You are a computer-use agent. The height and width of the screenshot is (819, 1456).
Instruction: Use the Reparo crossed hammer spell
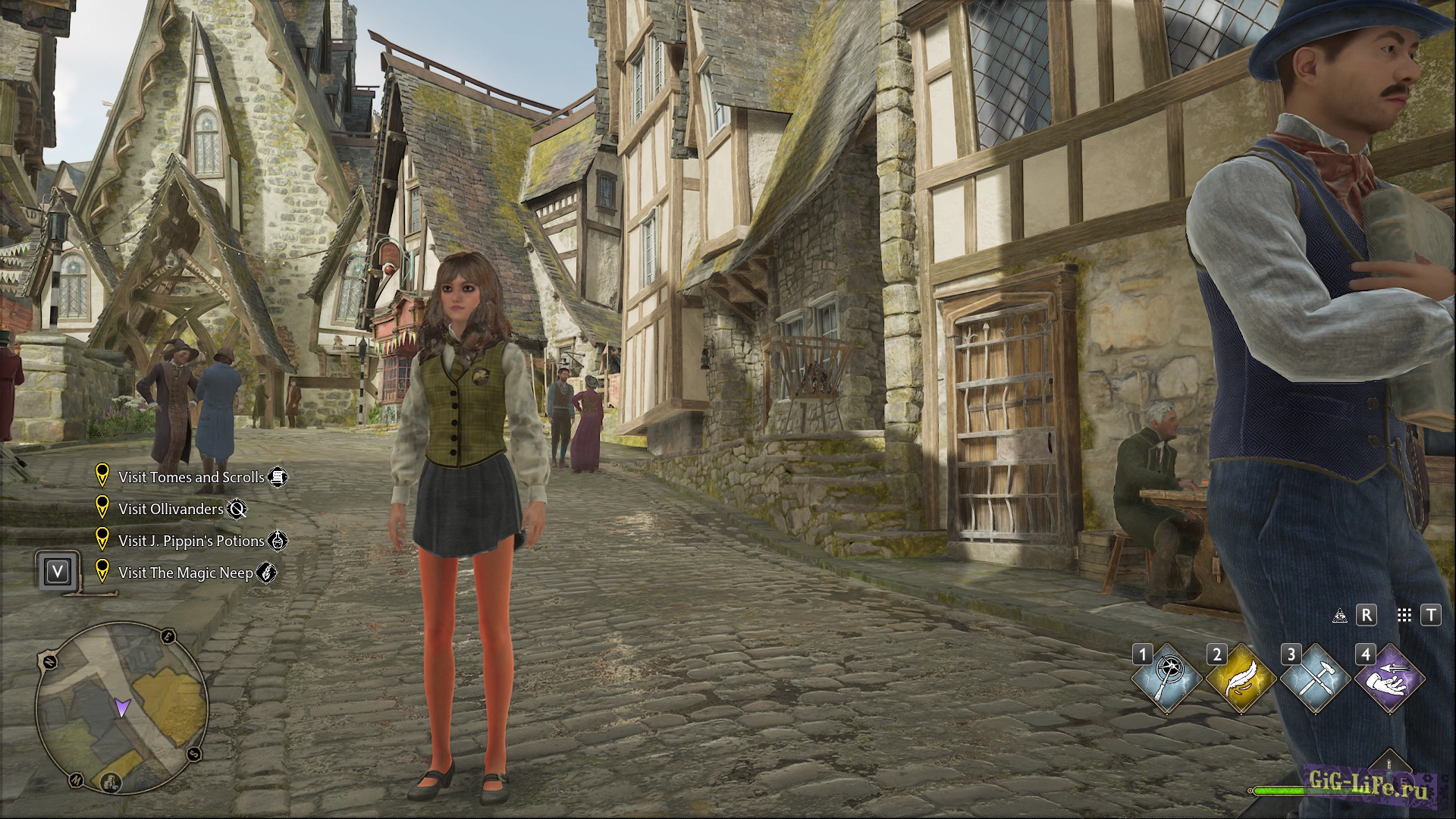click(1316, 679)
